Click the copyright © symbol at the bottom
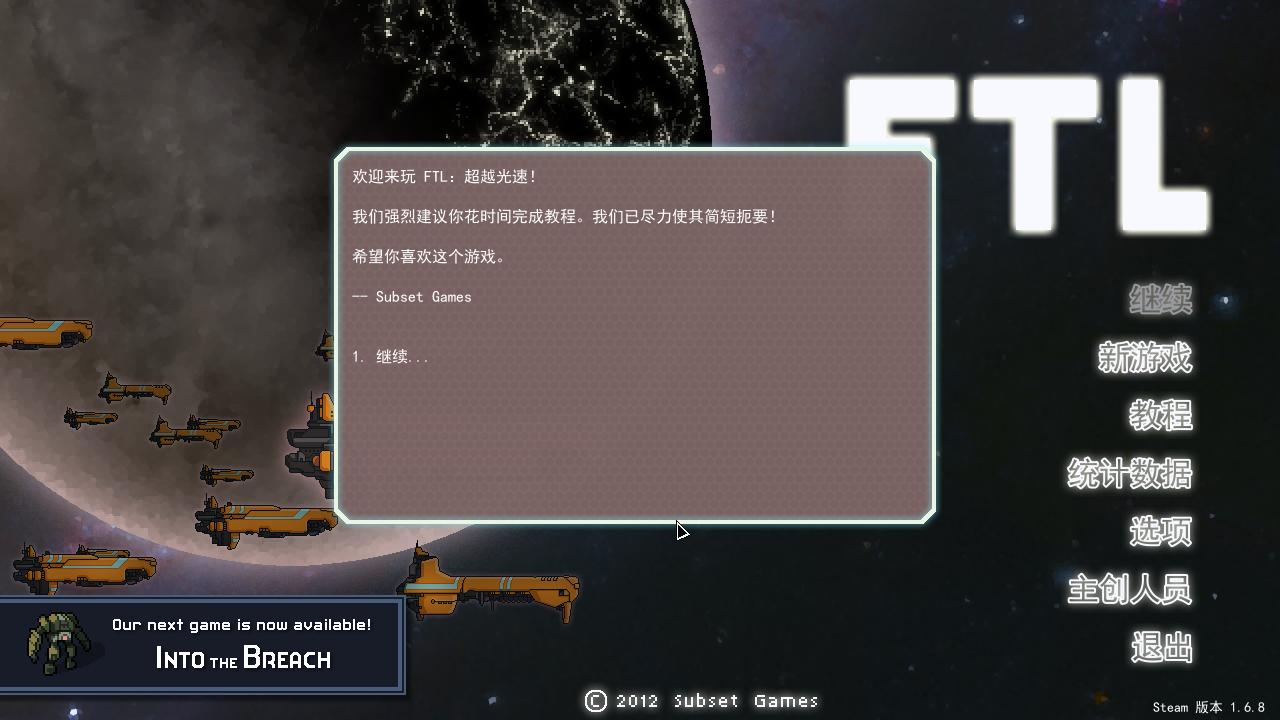 point(594,701)
